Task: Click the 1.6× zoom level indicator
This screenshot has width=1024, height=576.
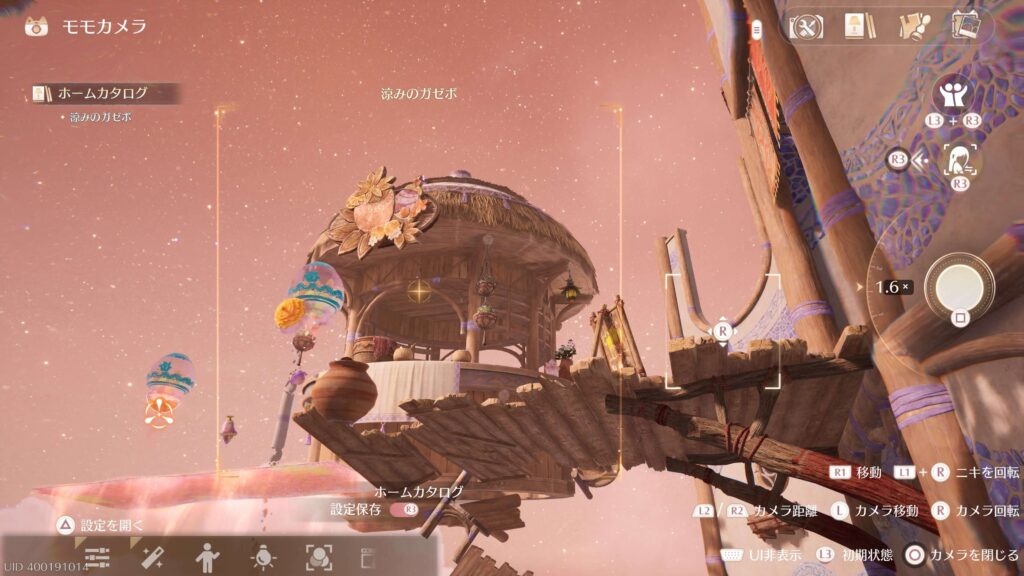Action: [x=892, y=287]
